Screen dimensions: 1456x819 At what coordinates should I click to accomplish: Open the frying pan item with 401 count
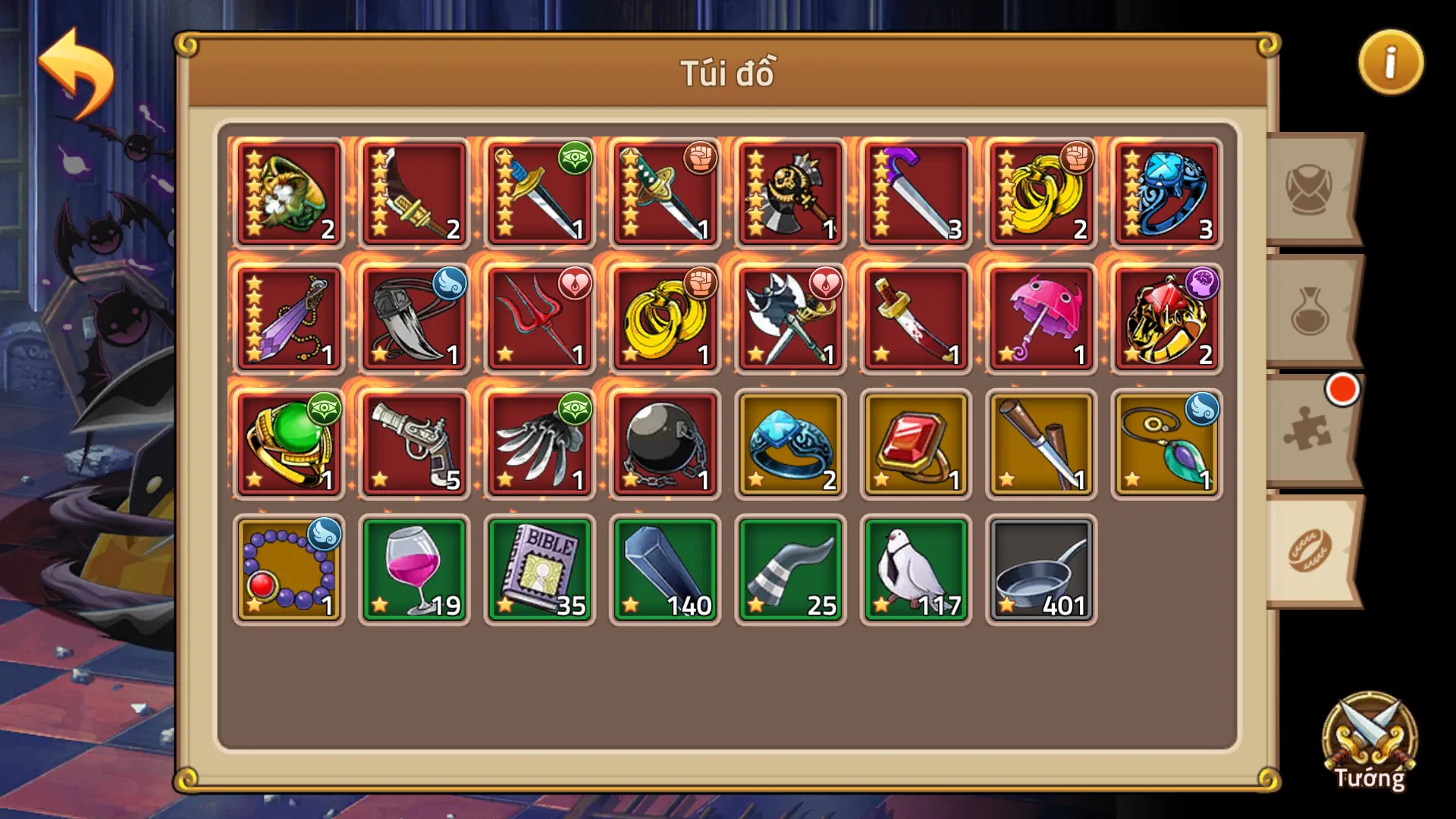pos(1042,569)
